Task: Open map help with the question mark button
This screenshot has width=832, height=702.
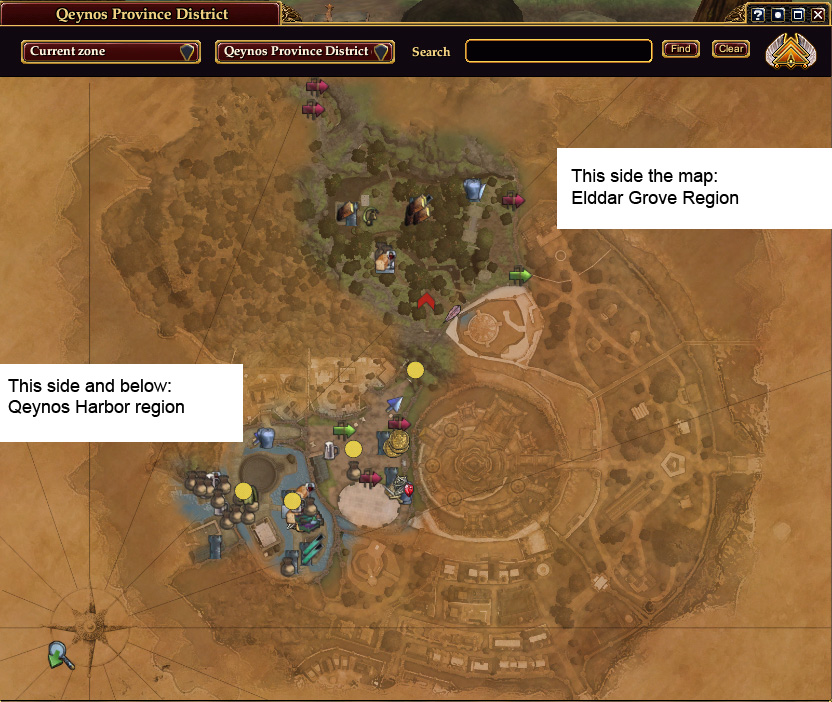Action: point(758,15)
